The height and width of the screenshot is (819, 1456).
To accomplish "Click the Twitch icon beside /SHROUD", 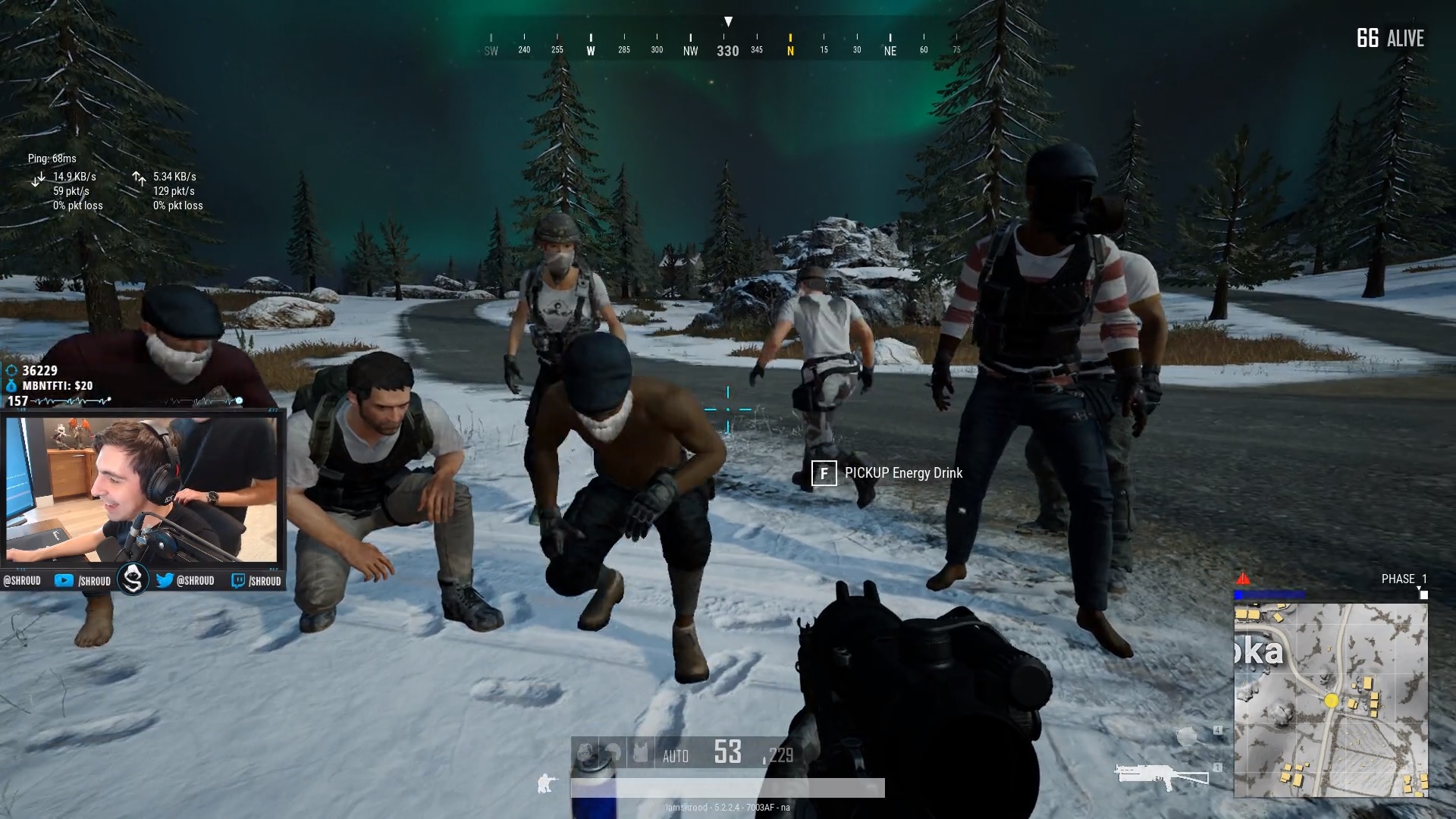I will click(x=237, y=580).
